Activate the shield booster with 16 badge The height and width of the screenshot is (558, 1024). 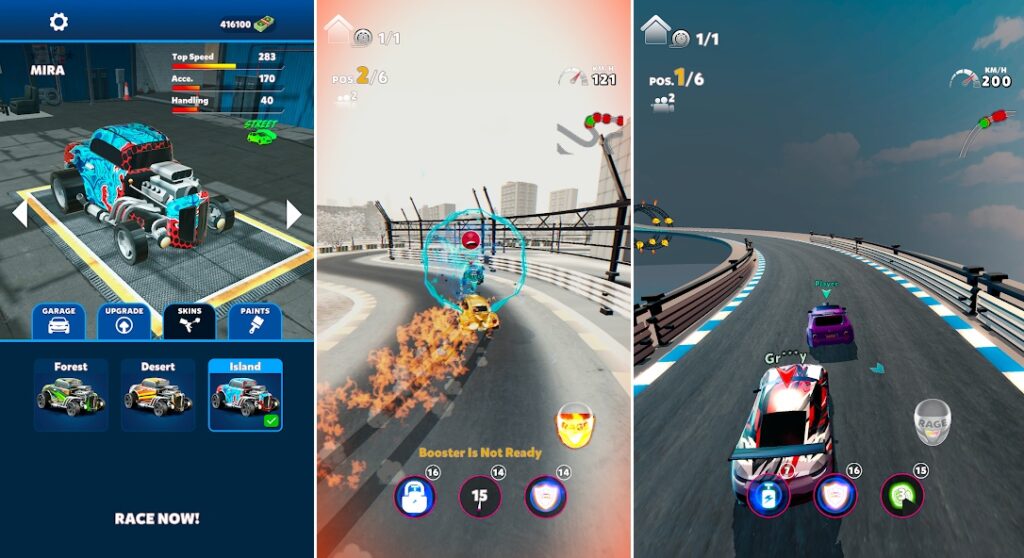pyautogui.click(x=834, y=494)
